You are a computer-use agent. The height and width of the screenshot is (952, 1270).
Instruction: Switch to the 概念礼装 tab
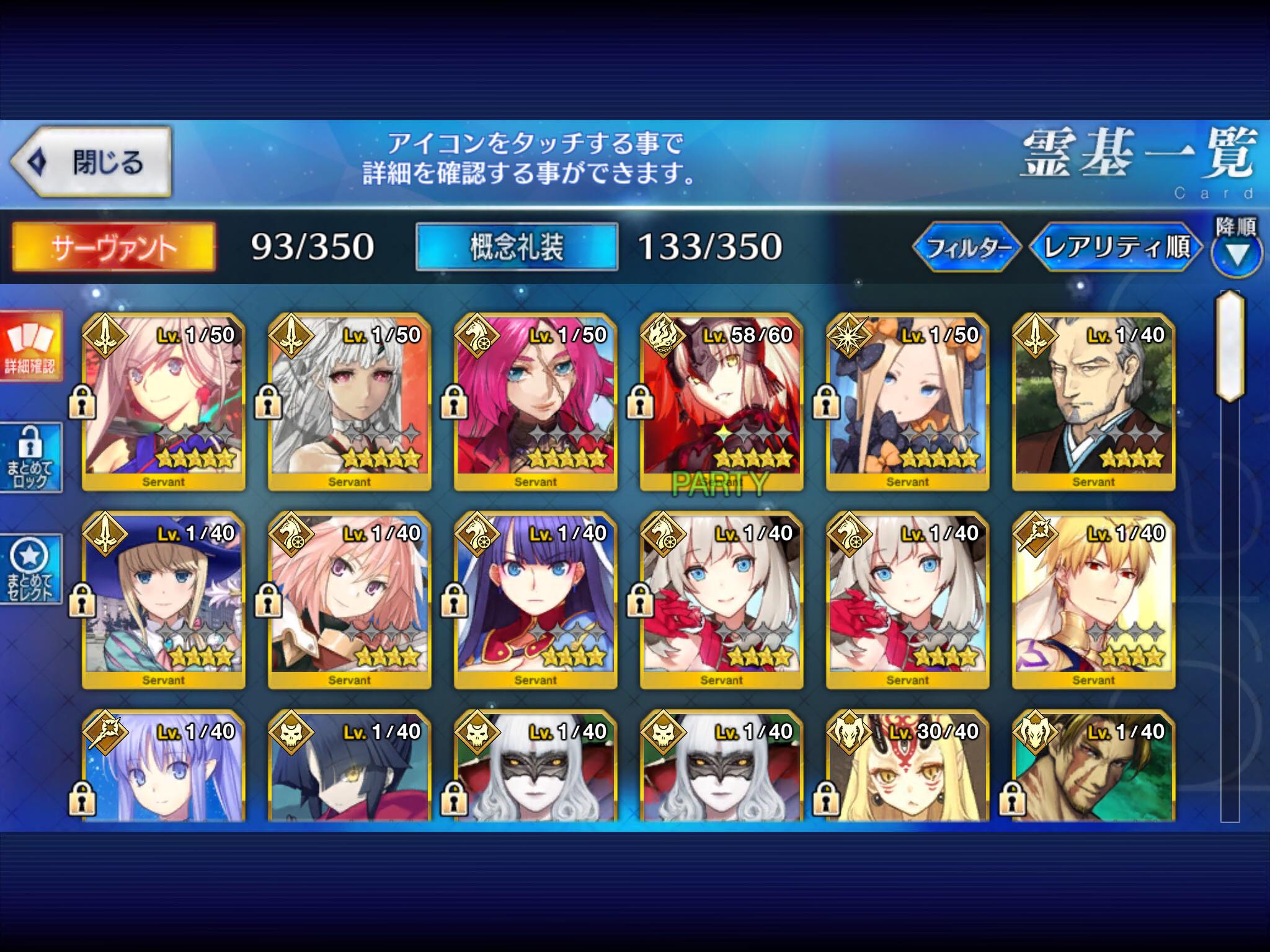[x=516, y=247]
